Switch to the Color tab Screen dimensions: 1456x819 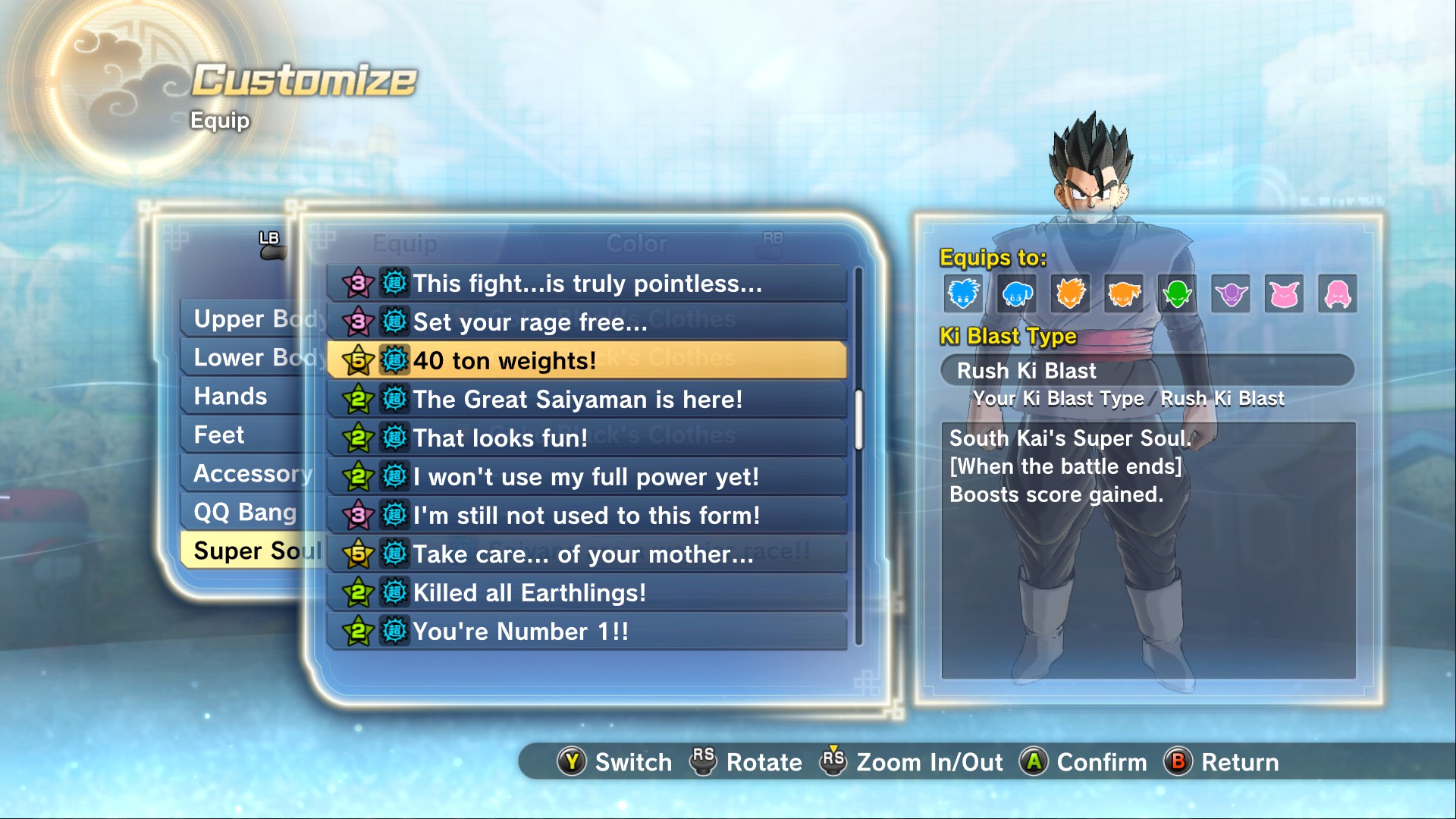(x=636, y=243)
